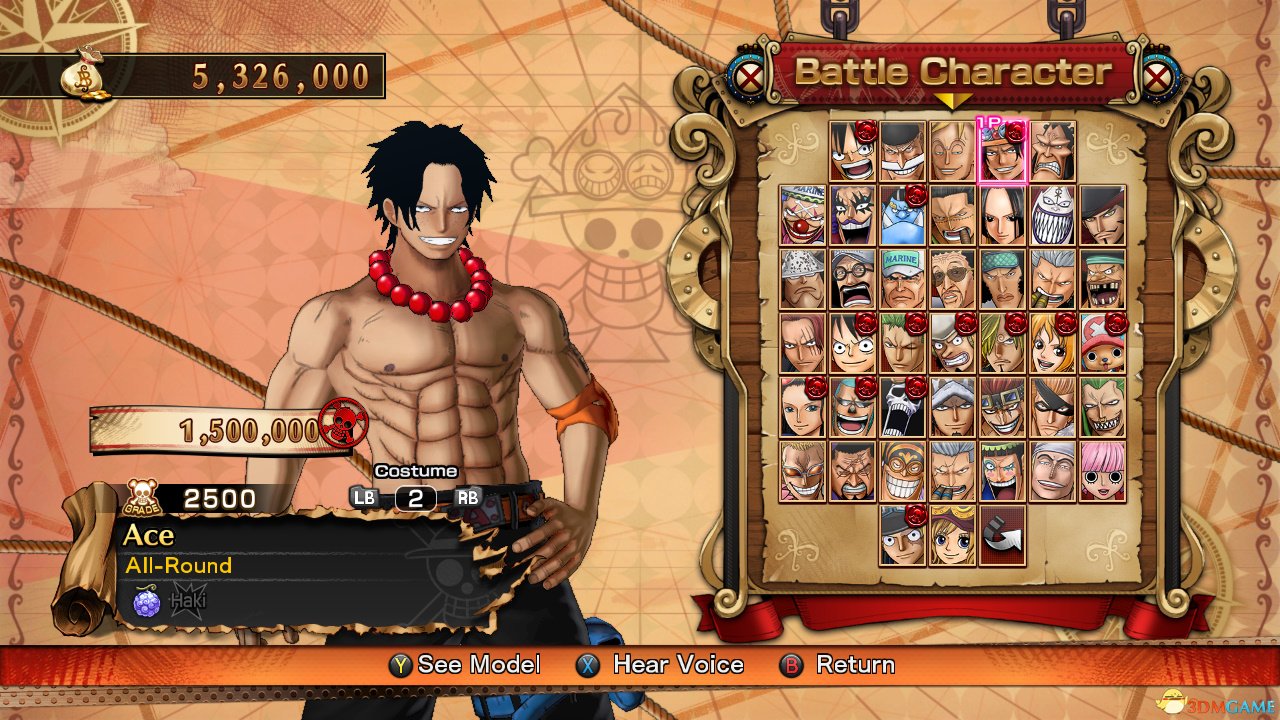
Task: Pick Buggy the clown portrait
Action: (803, 214)
